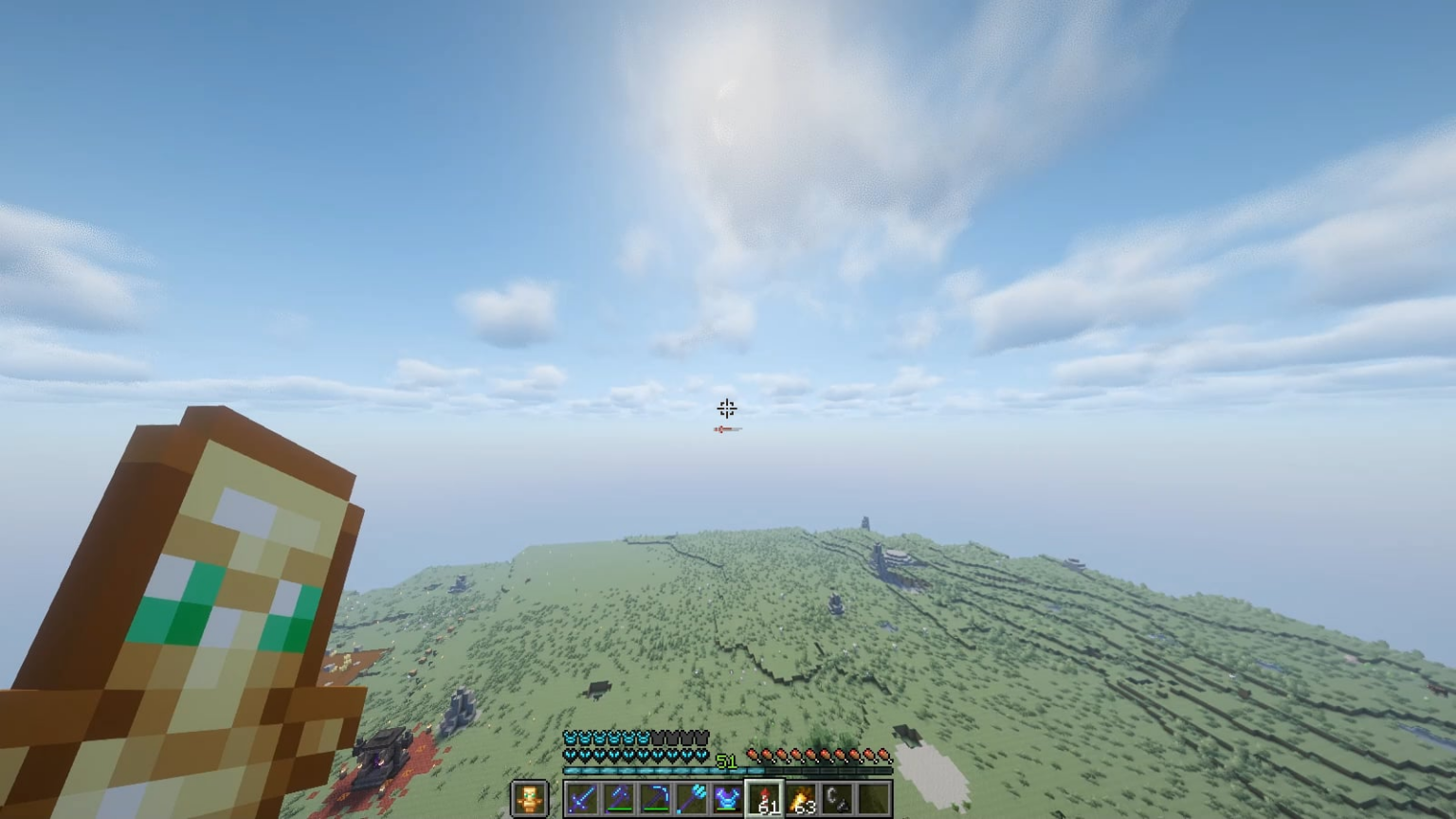
Task: Select the fire charge stack showing 63
Action: click(x=801, y=797)
